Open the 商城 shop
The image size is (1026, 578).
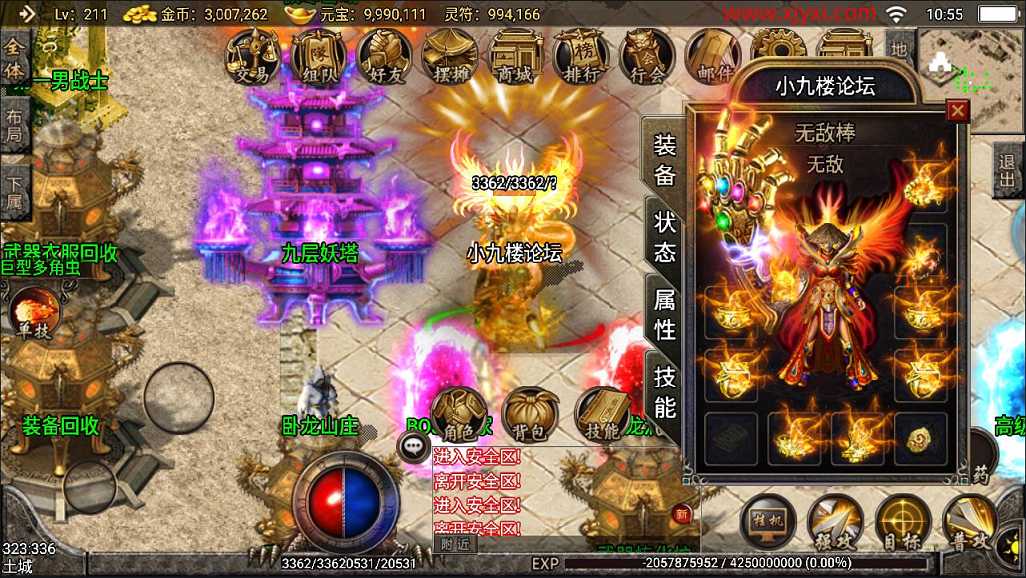(516, 55)
